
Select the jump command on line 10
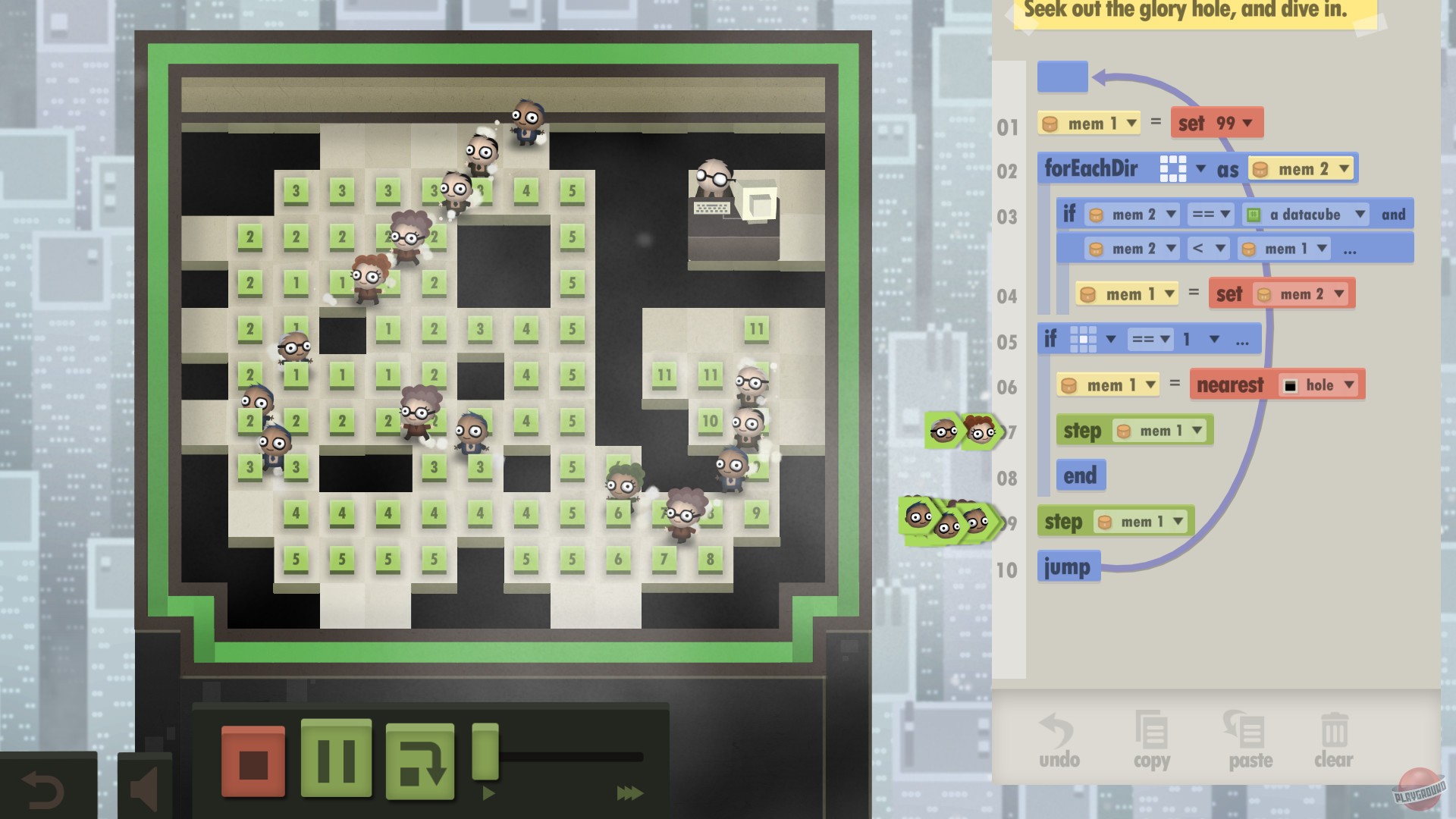coord(1069,566)
